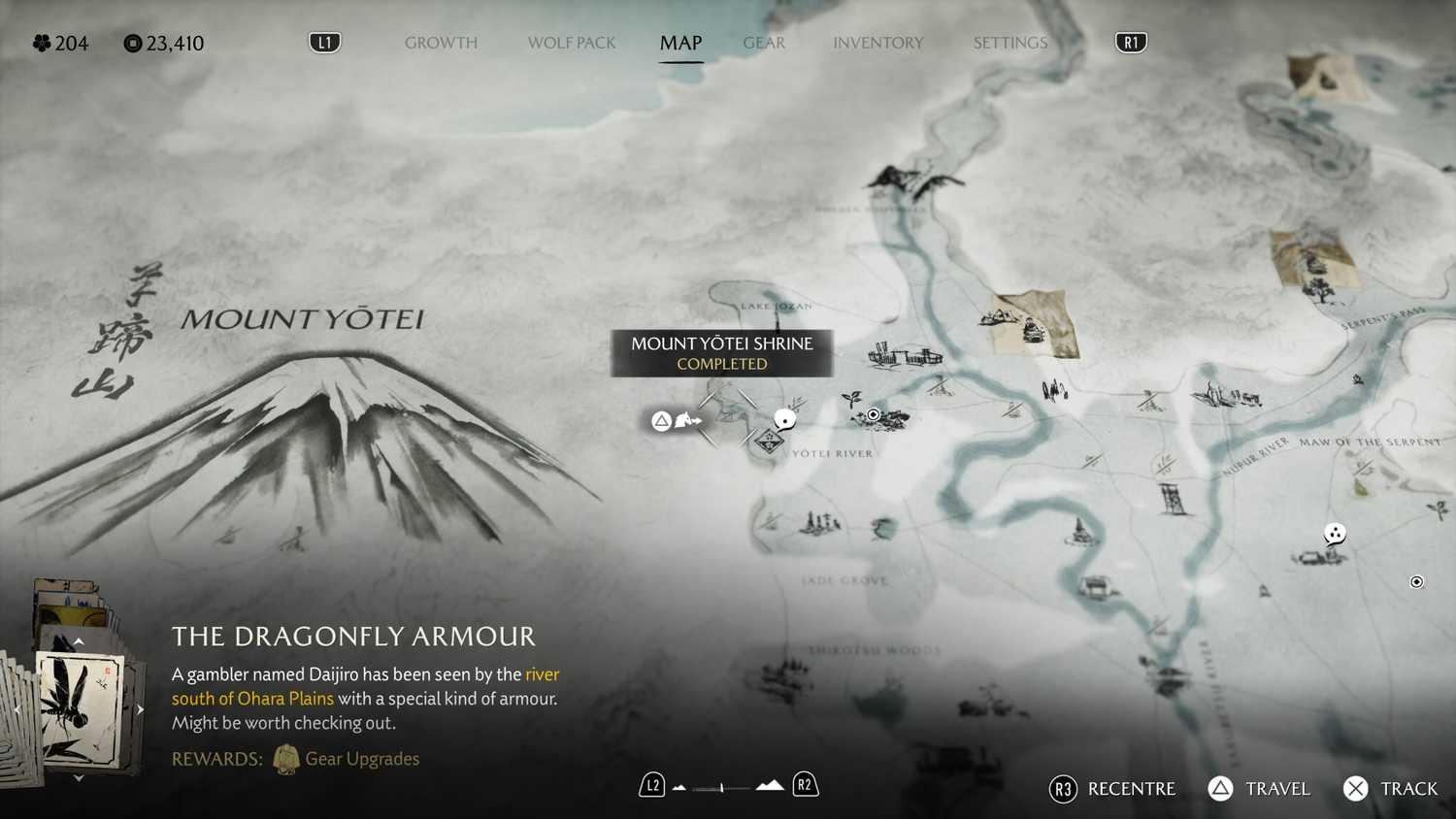
Task: Select the diamond quest marker near Yōtei River
Action: (x=768, y=440)
